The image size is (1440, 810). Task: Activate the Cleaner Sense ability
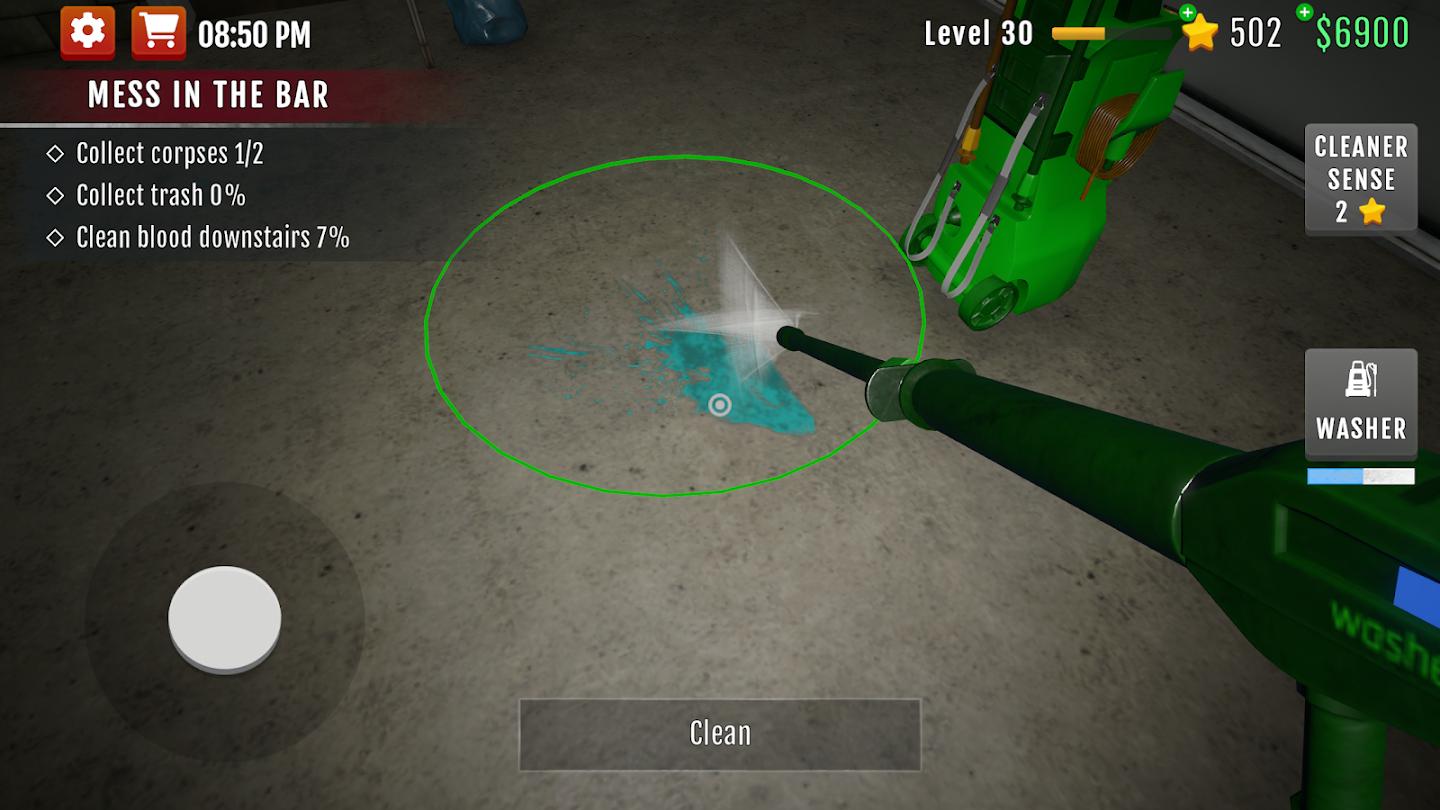(x=1360, y=178)
